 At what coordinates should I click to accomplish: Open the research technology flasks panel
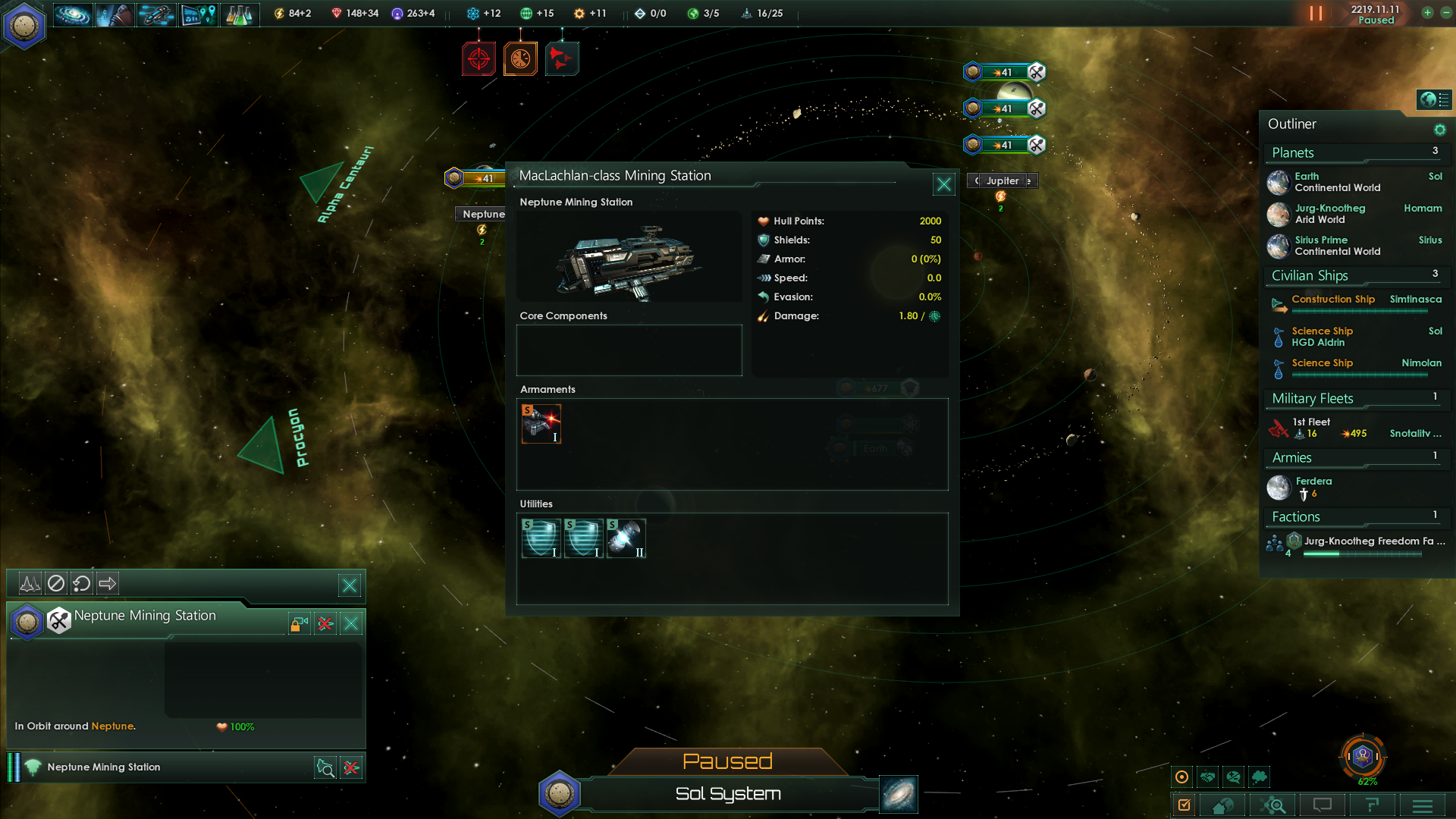click(239, 14)
